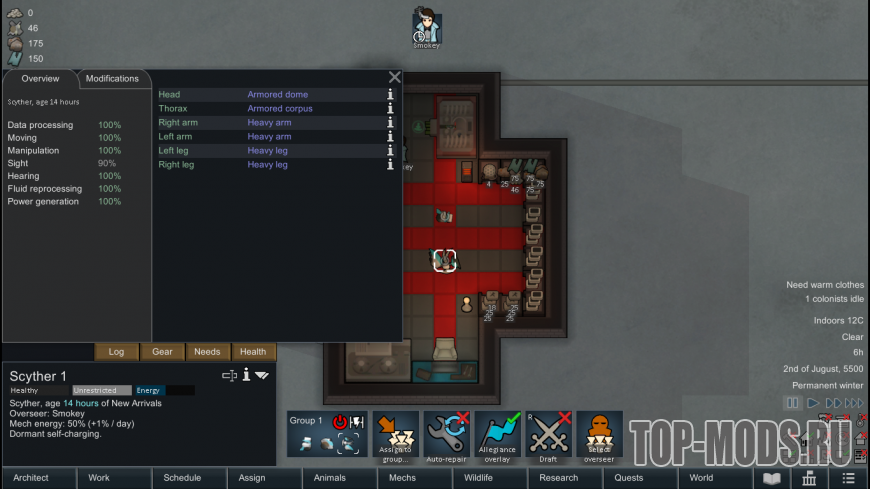Open the Gear tab
This screenshot has height=489, width=870.
162,352
